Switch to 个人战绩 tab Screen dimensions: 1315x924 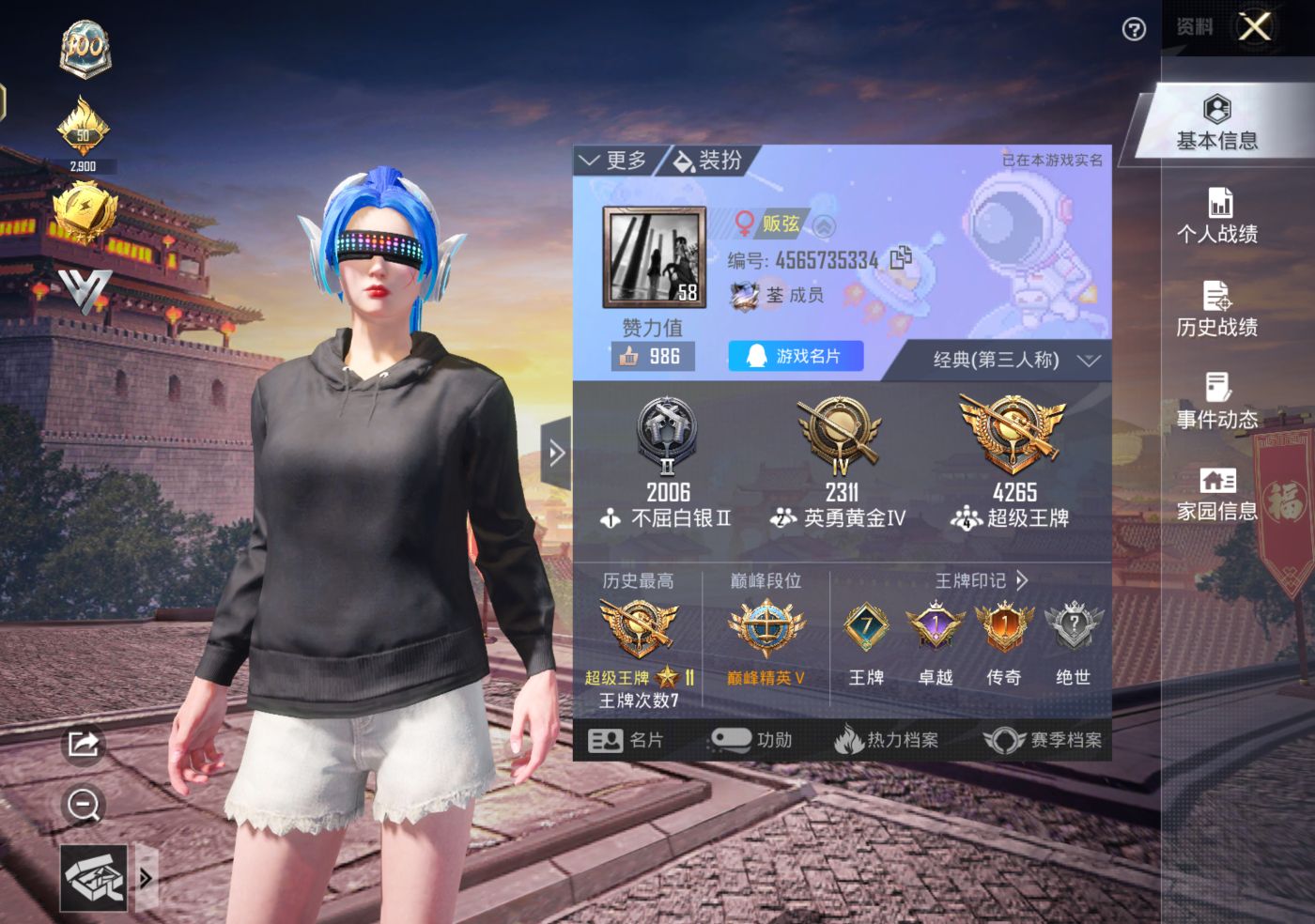pyautogui.click(x=1217, y=216)
